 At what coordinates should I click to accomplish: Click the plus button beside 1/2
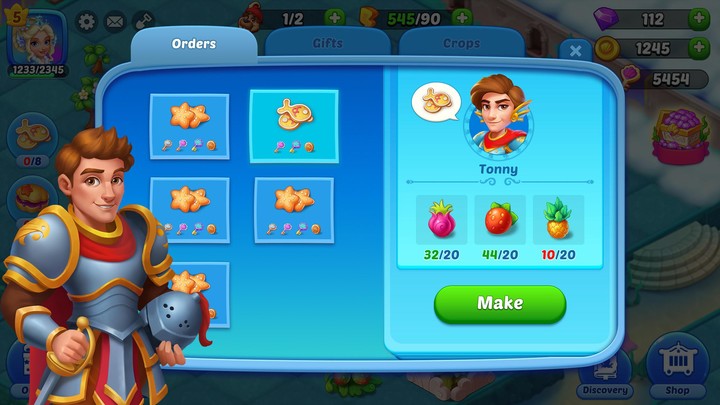[333, 18]
